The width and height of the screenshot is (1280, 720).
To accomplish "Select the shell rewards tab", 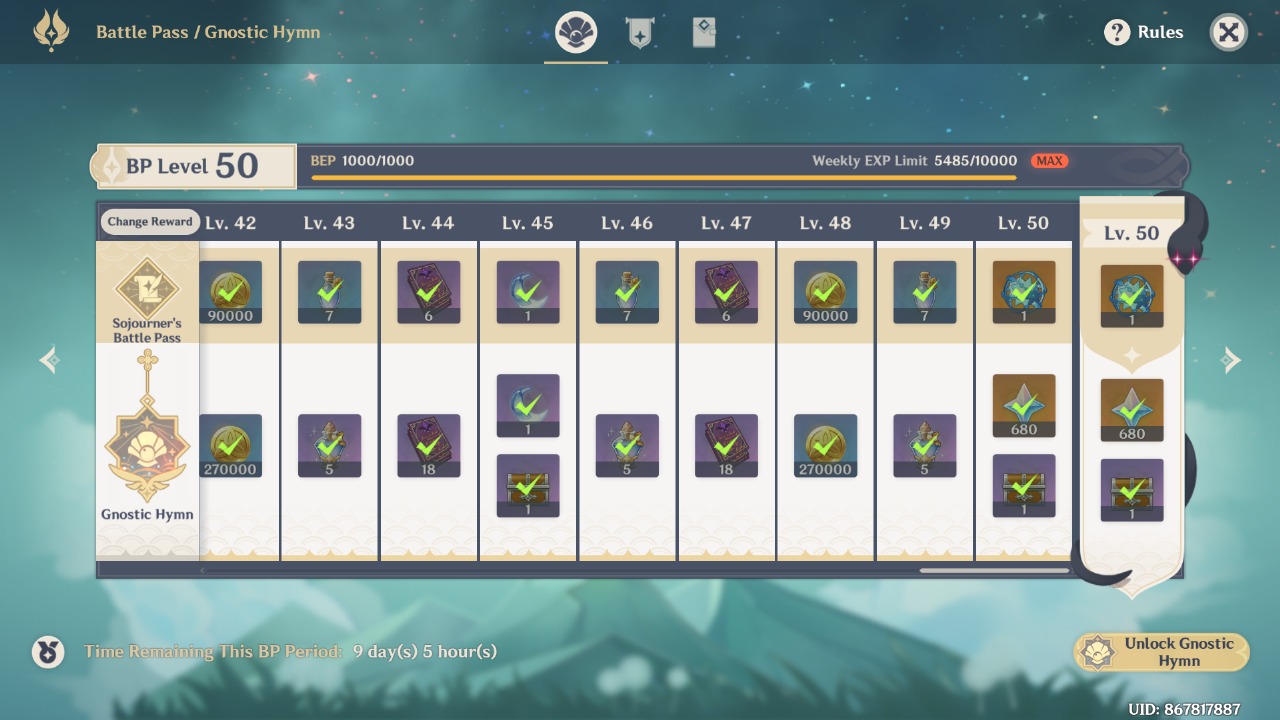I will click(576, 33).
